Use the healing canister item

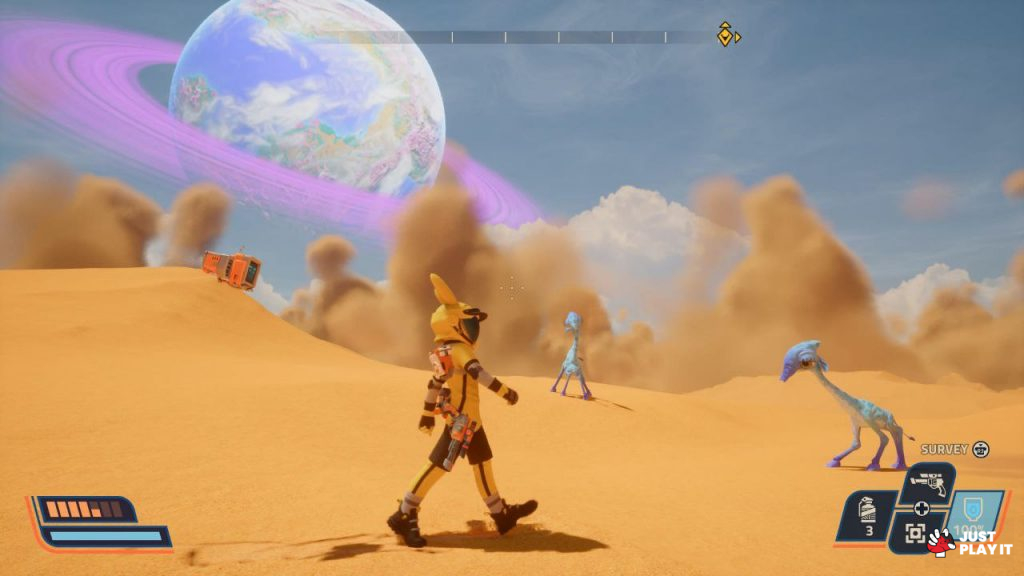point(868,512)
